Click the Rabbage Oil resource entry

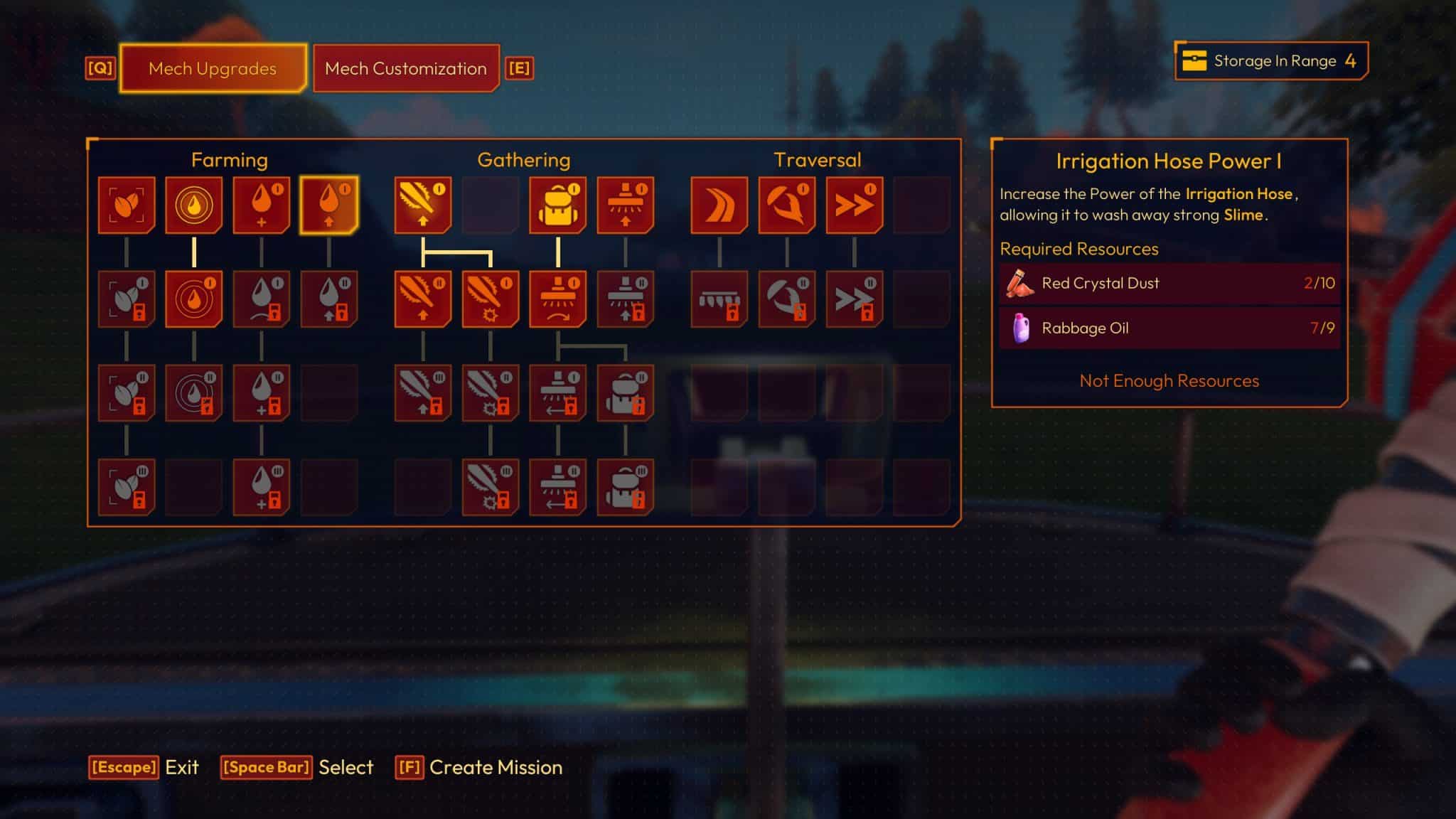coord(1168,328)
